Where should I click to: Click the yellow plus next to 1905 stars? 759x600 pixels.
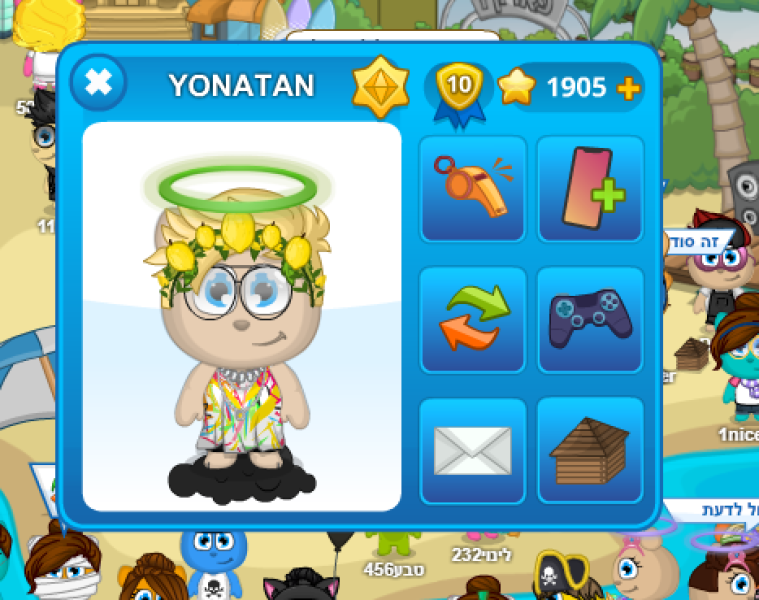628,89
